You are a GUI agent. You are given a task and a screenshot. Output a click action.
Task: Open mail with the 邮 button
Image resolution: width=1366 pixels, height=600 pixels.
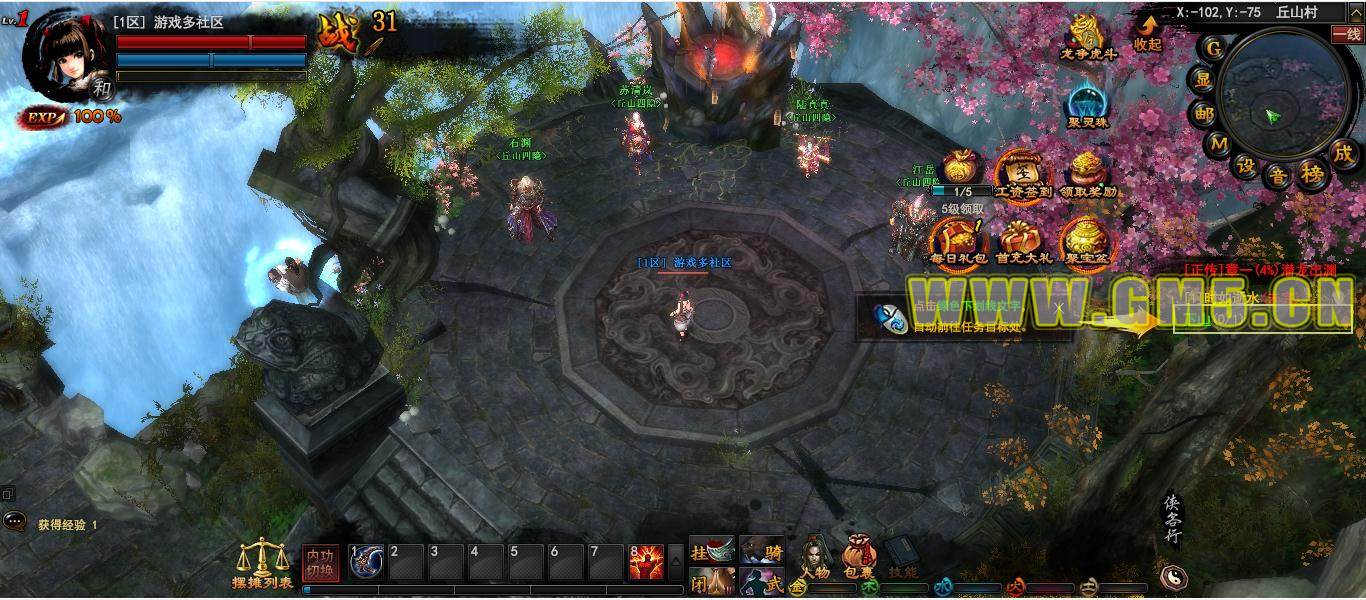click(1203, 114)
